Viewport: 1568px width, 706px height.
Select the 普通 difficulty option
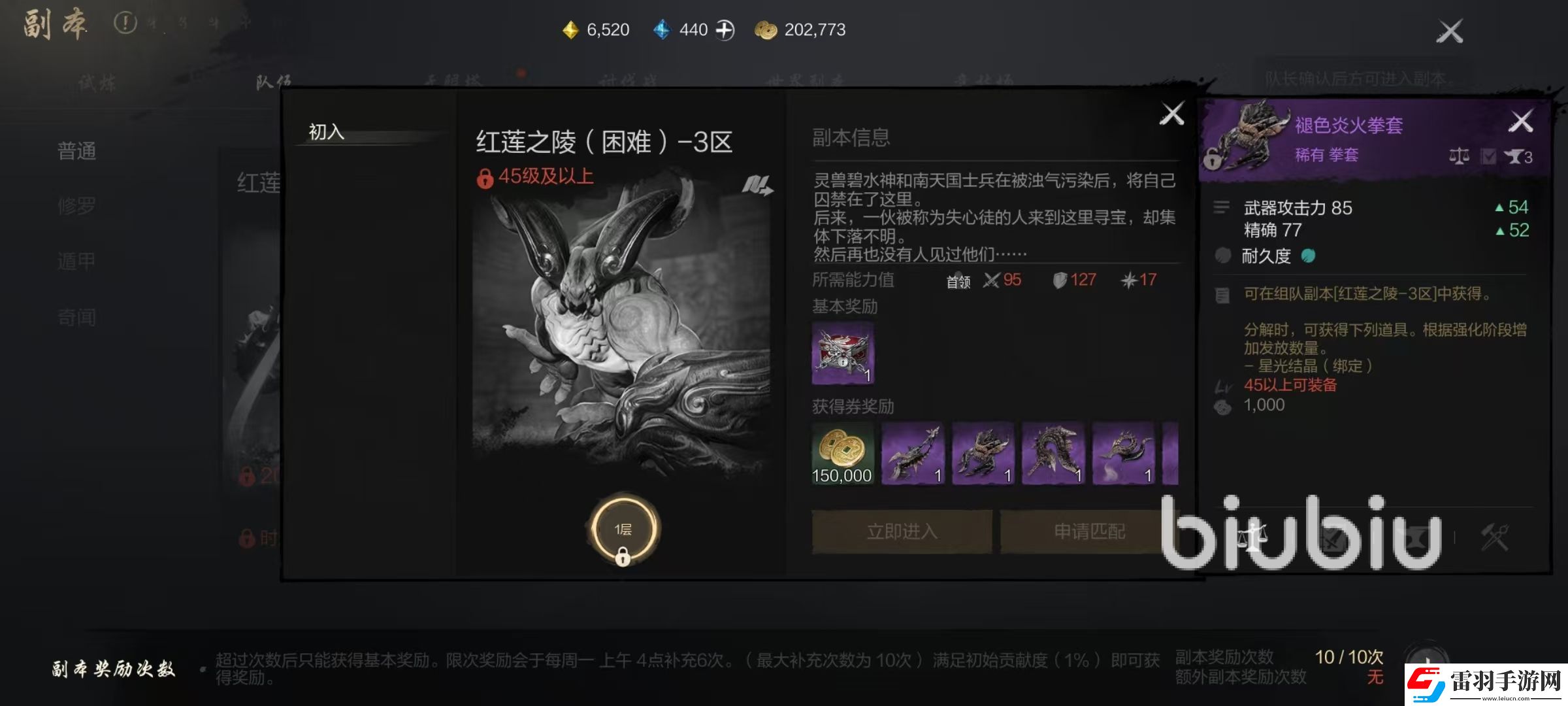click(x=76, y=152)
